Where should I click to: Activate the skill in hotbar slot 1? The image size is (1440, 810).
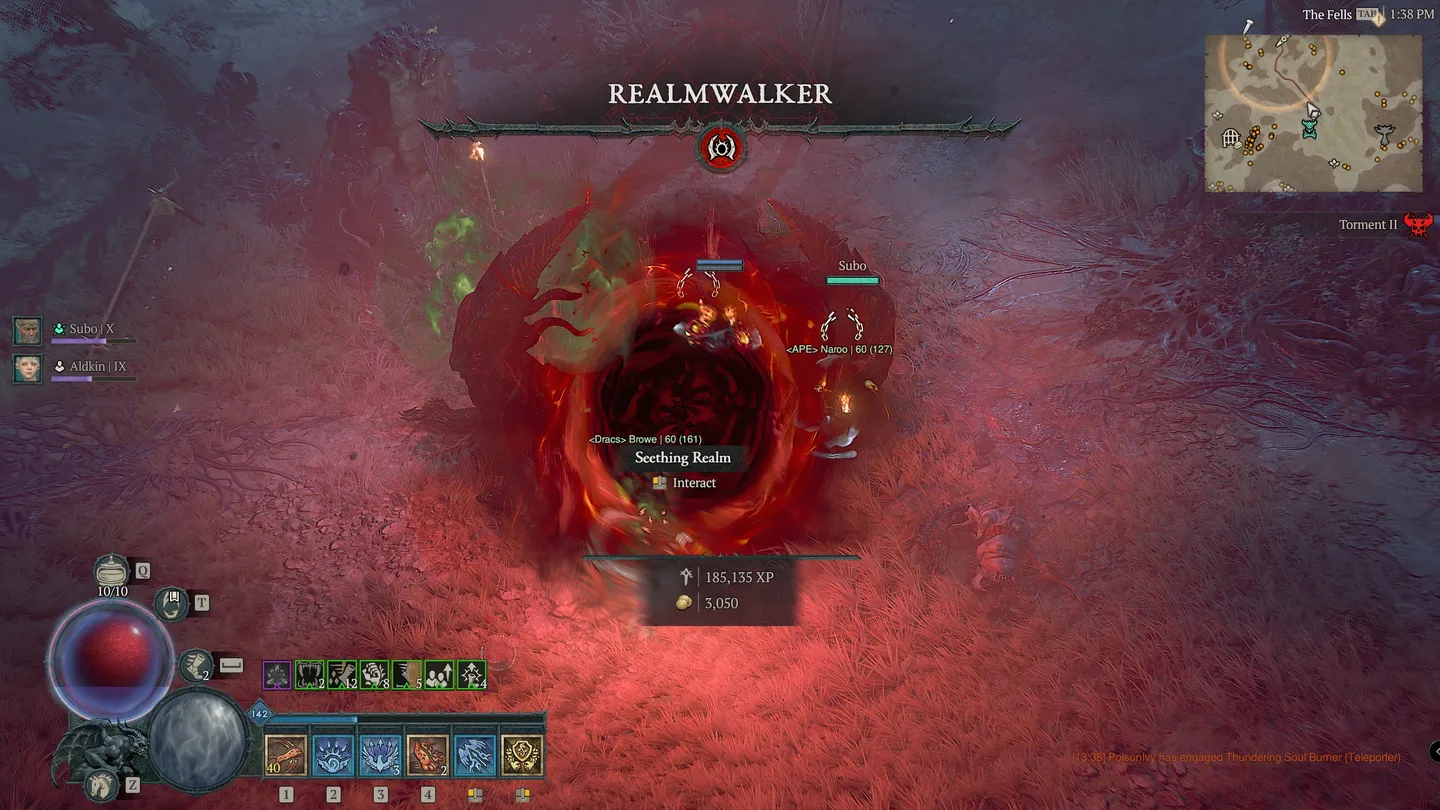point(287,753)
